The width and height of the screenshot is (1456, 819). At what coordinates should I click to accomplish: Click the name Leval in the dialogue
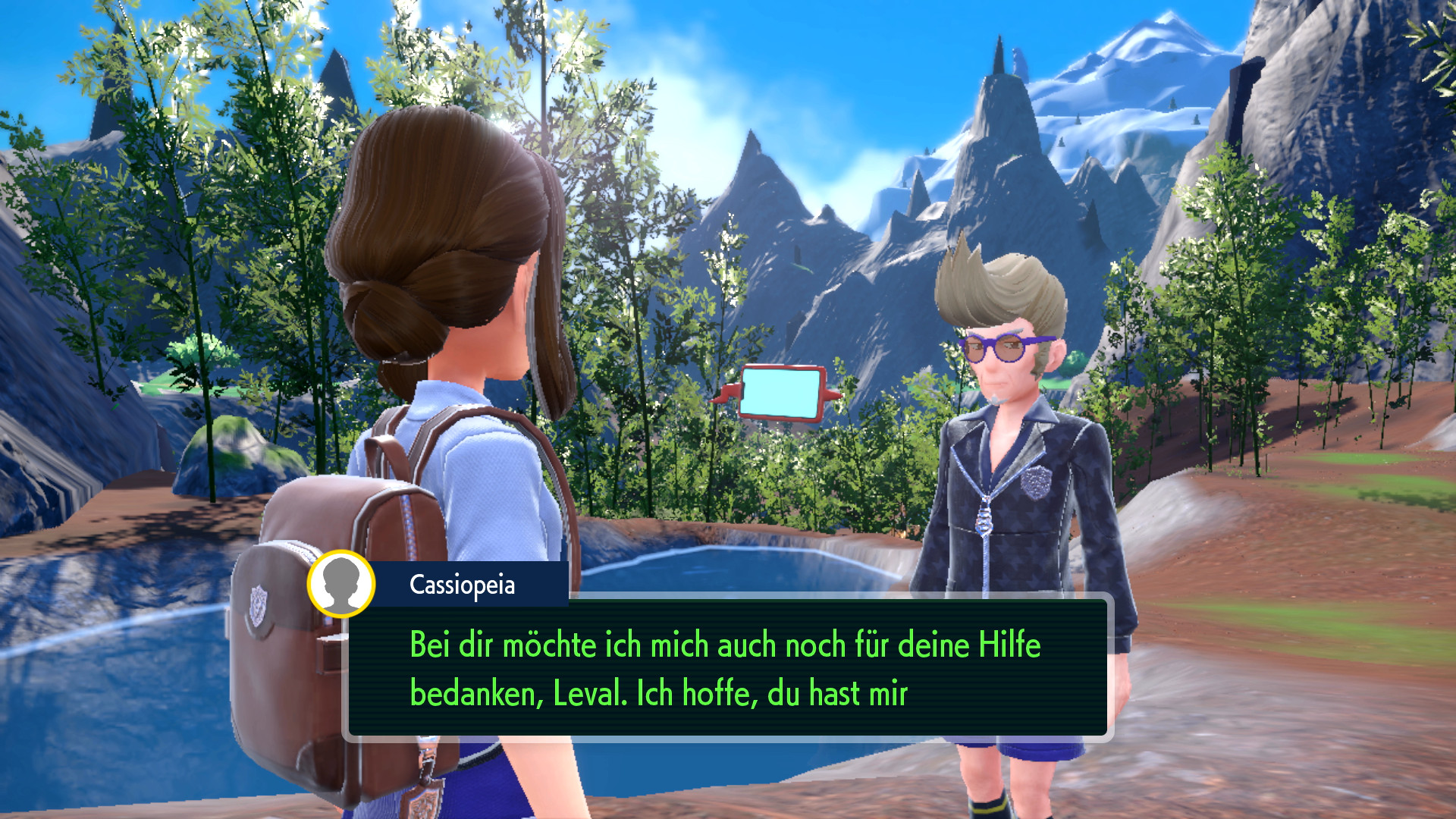585,692
